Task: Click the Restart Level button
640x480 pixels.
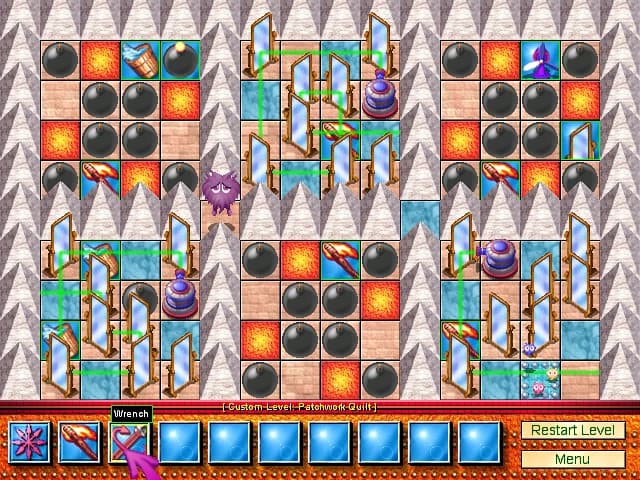Action: (x=572, y=431)
